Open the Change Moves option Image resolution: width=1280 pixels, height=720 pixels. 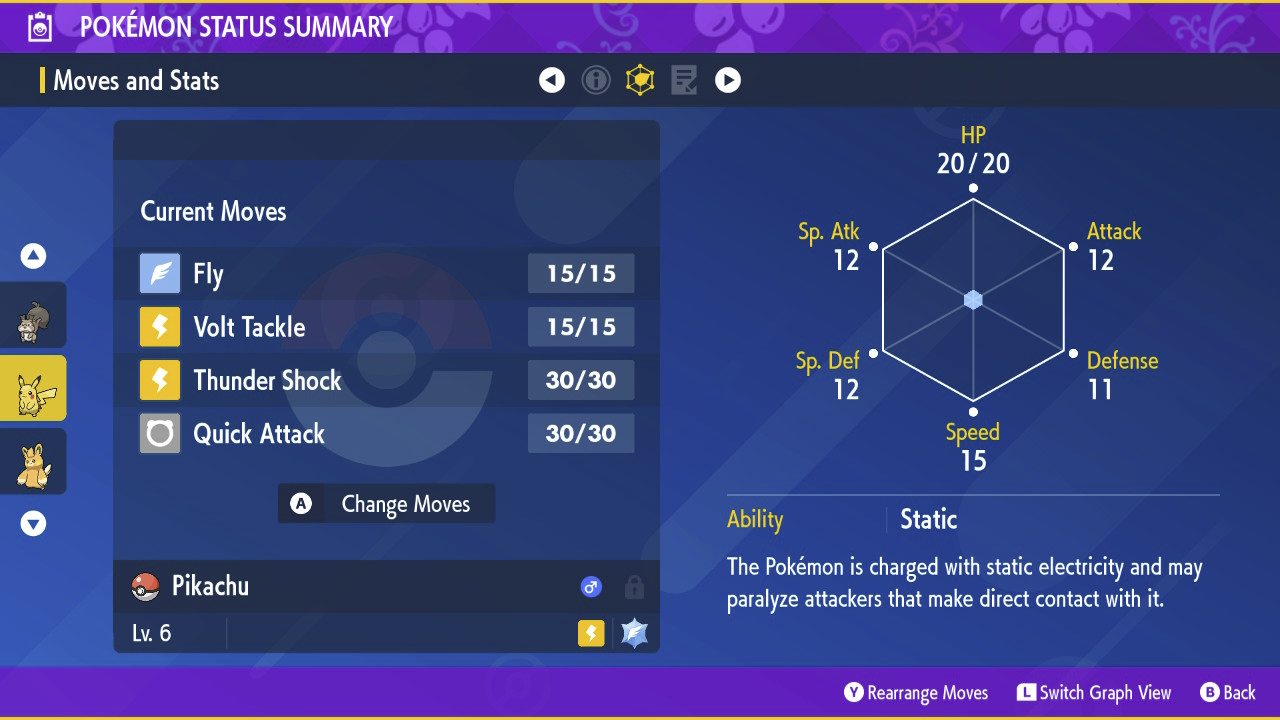click(x=387, y=504)
